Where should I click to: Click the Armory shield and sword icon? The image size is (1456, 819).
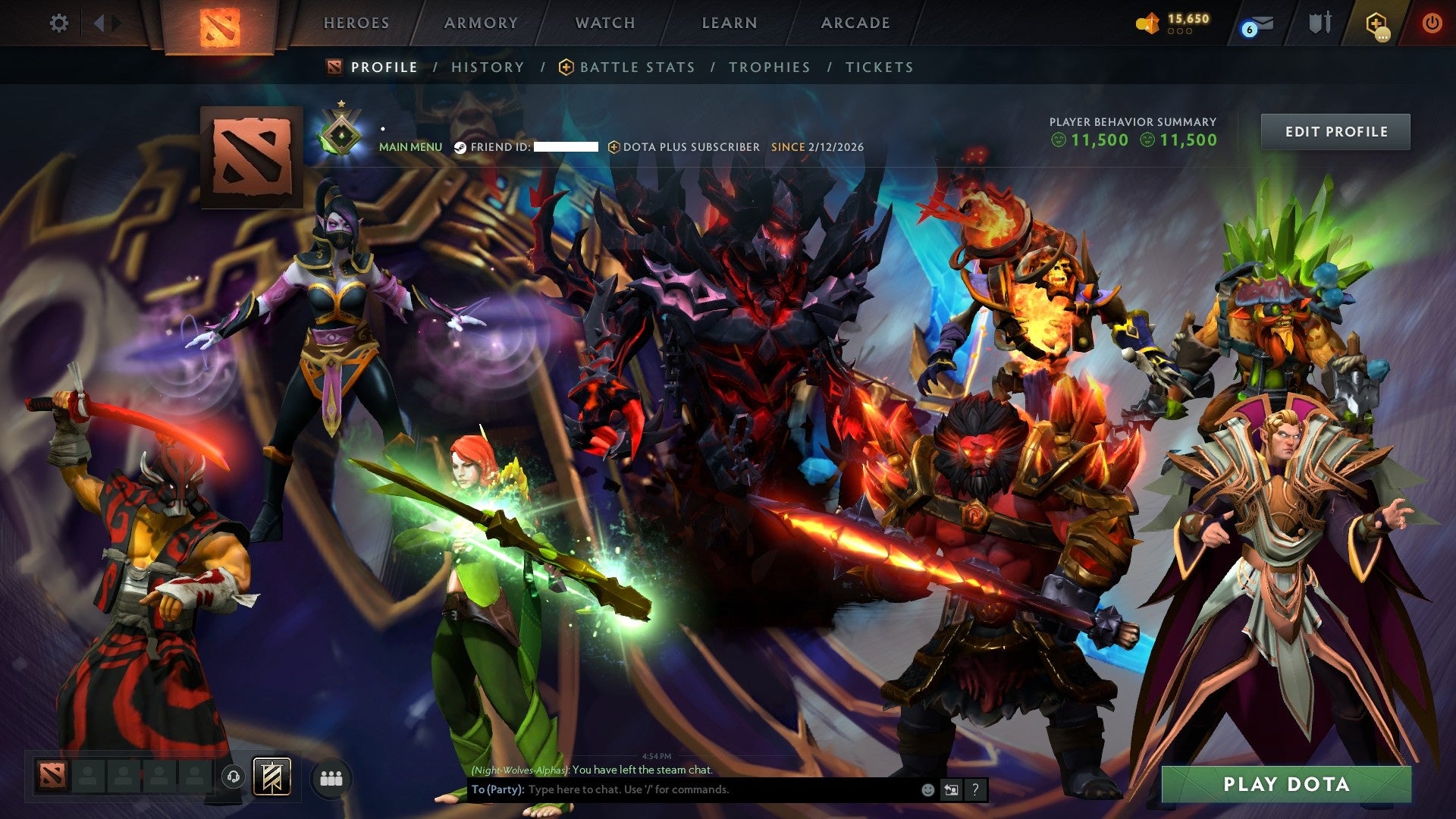(1319, 23)
